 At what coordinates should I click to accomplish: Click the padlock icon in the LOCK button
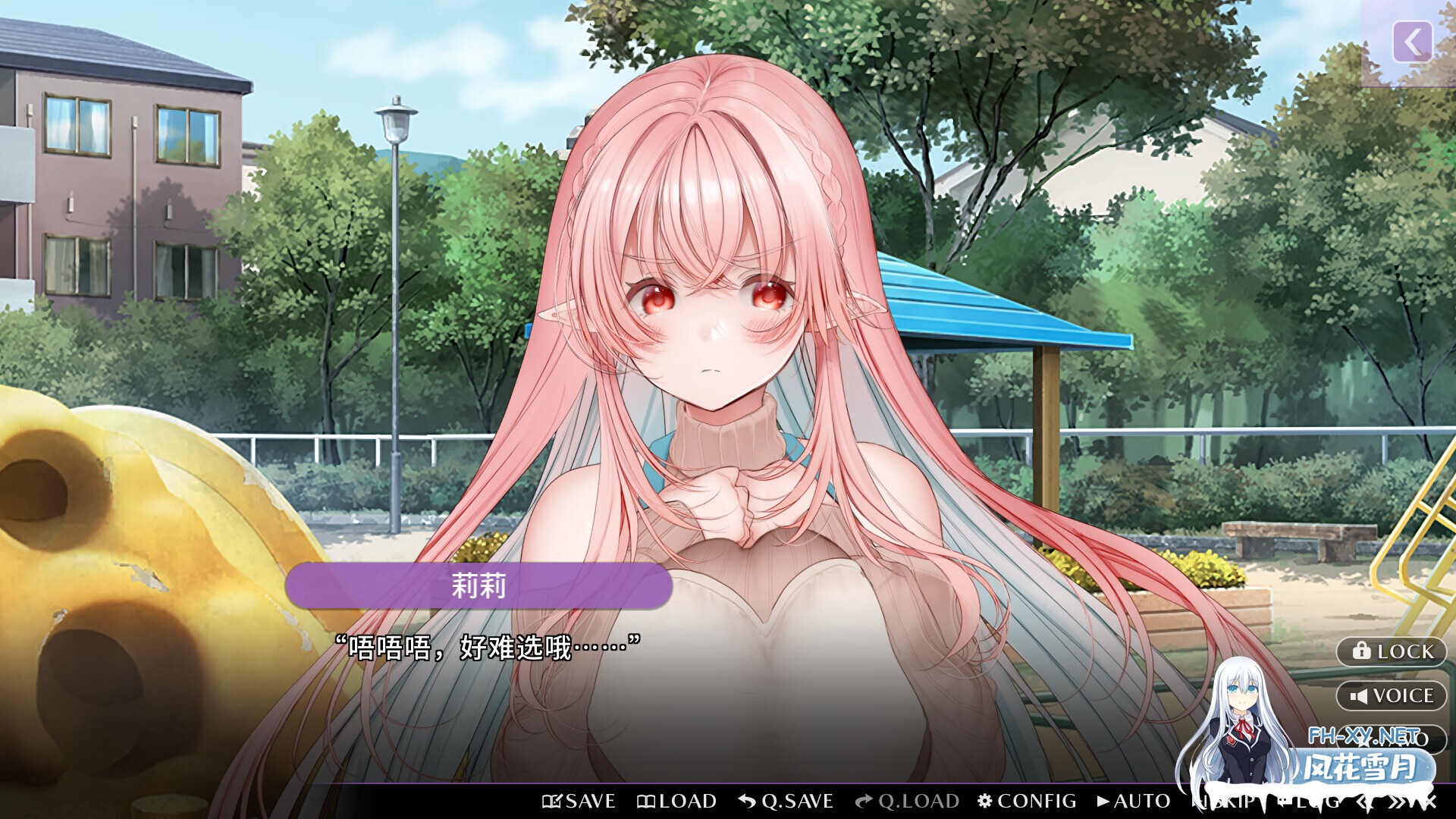(x=1361, y=651)
